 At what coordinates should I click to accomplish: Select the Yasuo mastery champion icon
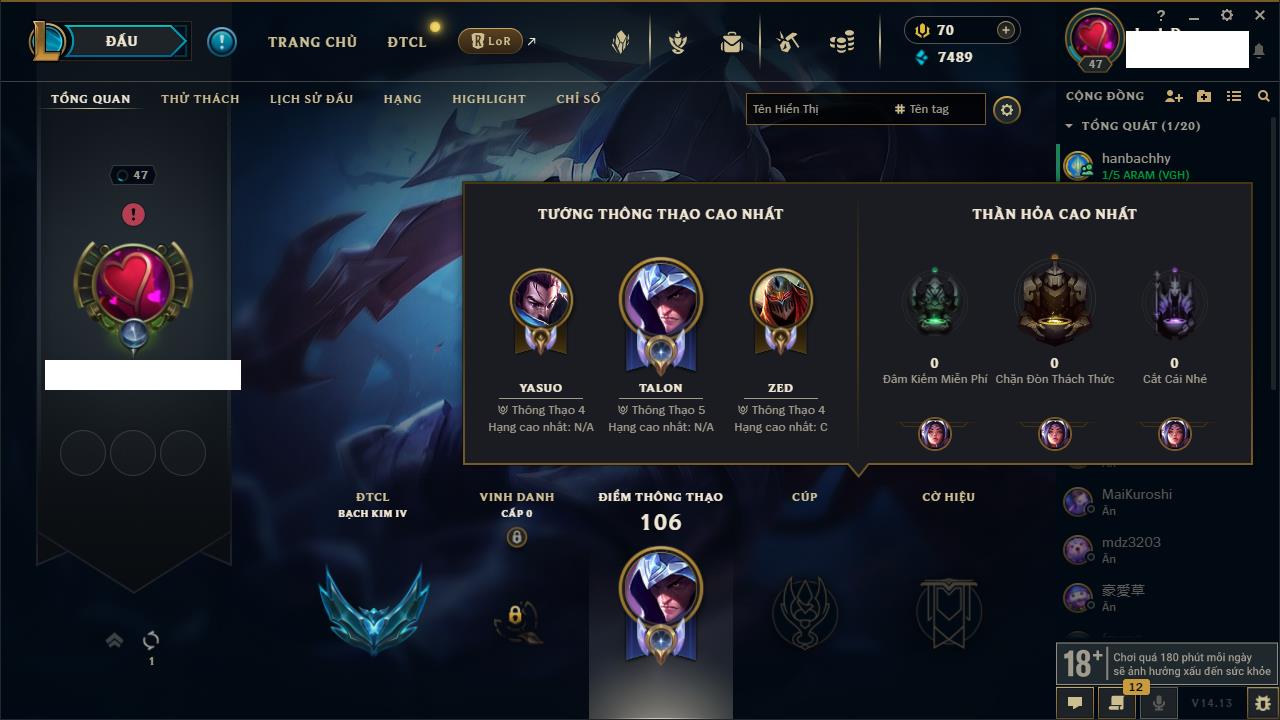click(541, 300)
